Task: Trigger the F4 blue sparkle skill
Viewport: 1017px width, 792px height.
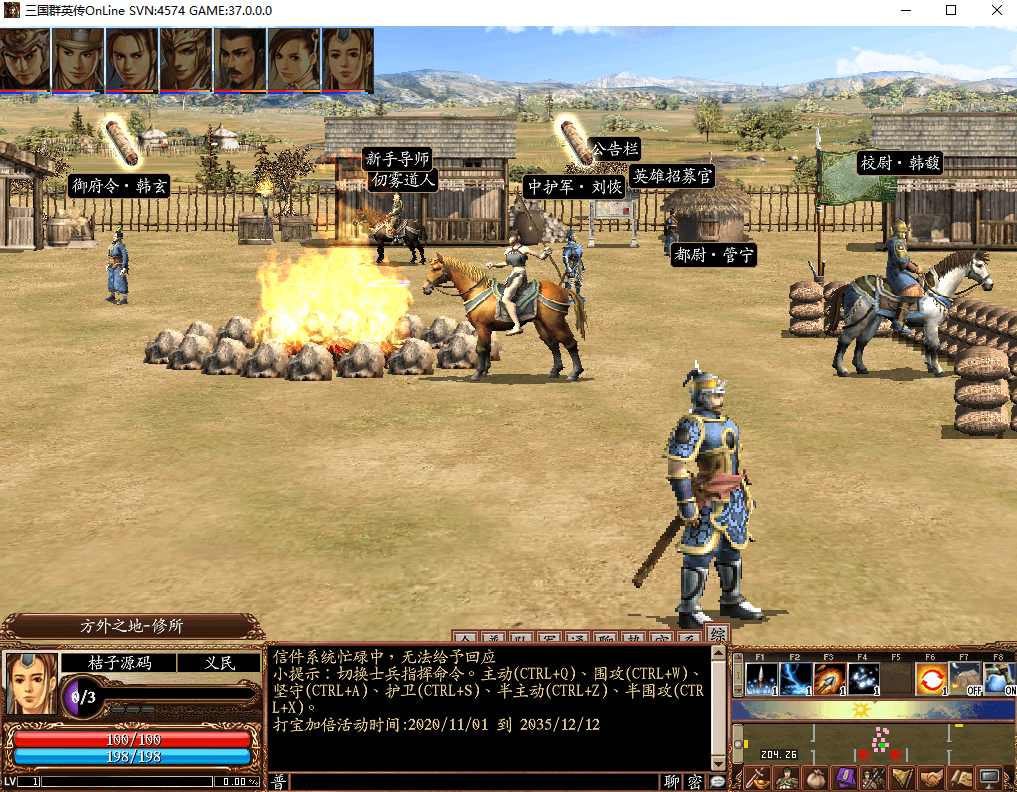Action: (x=863, y=680)
